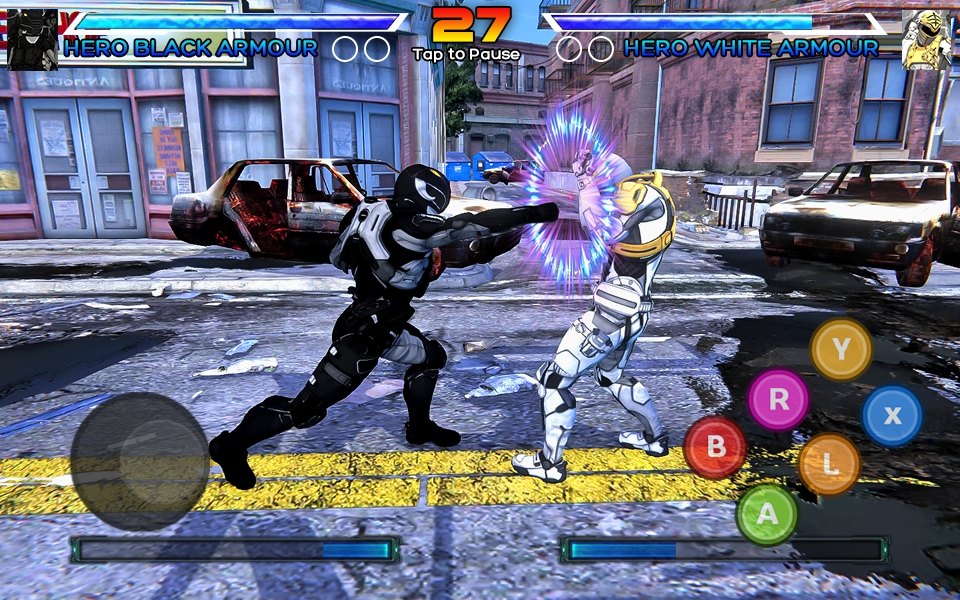
Task: Hit the blue X attack button
Action: (892, 416)
